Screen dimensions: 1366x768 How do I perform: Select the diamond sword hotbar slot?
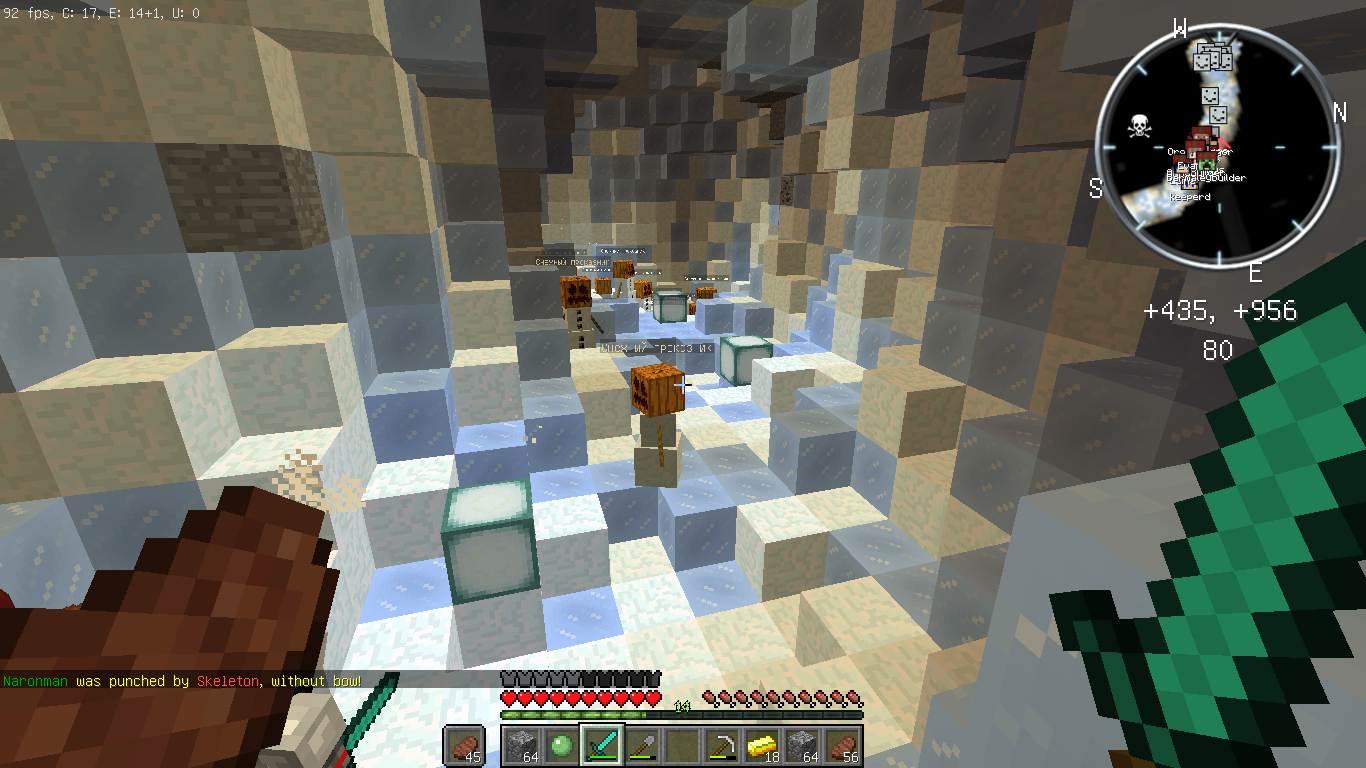pyautogui.click(x=602, y=745)
